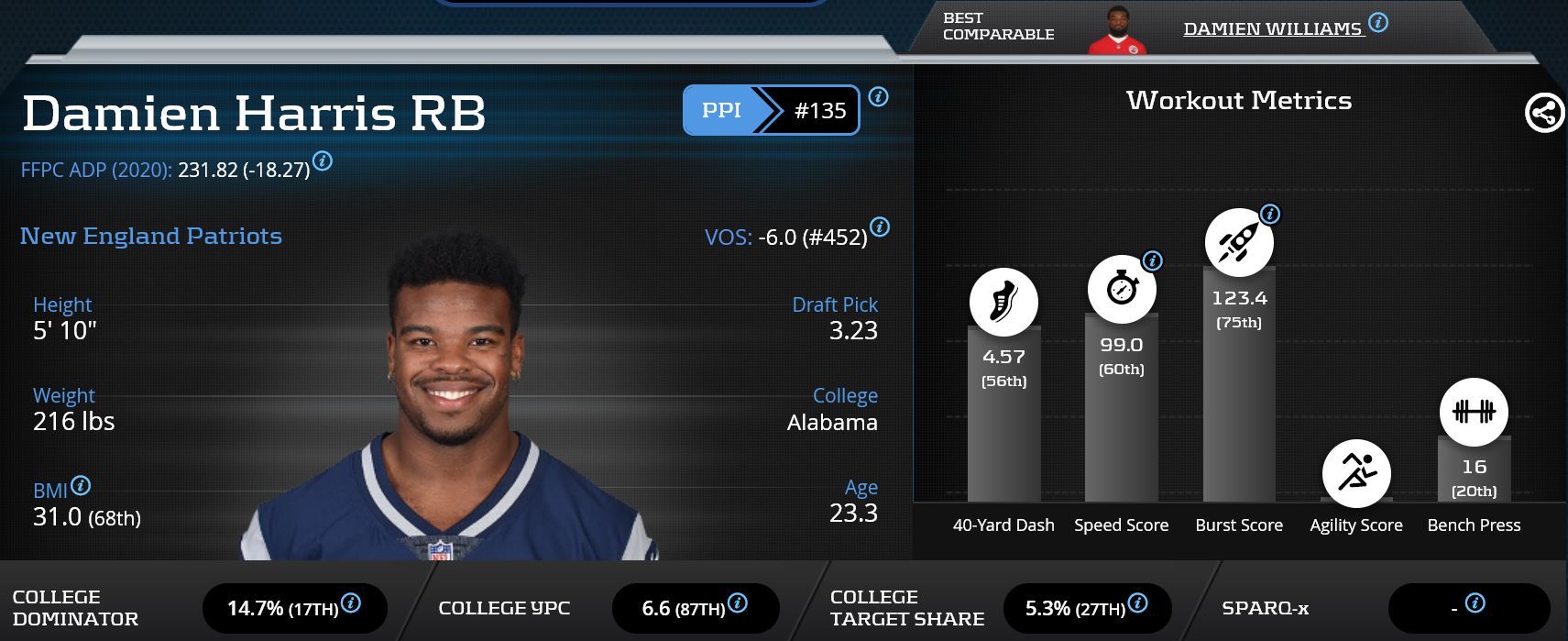This screenshot has height=641, width=1568.
Task: Select the PPI #135 badge
Action: (771, 111)
